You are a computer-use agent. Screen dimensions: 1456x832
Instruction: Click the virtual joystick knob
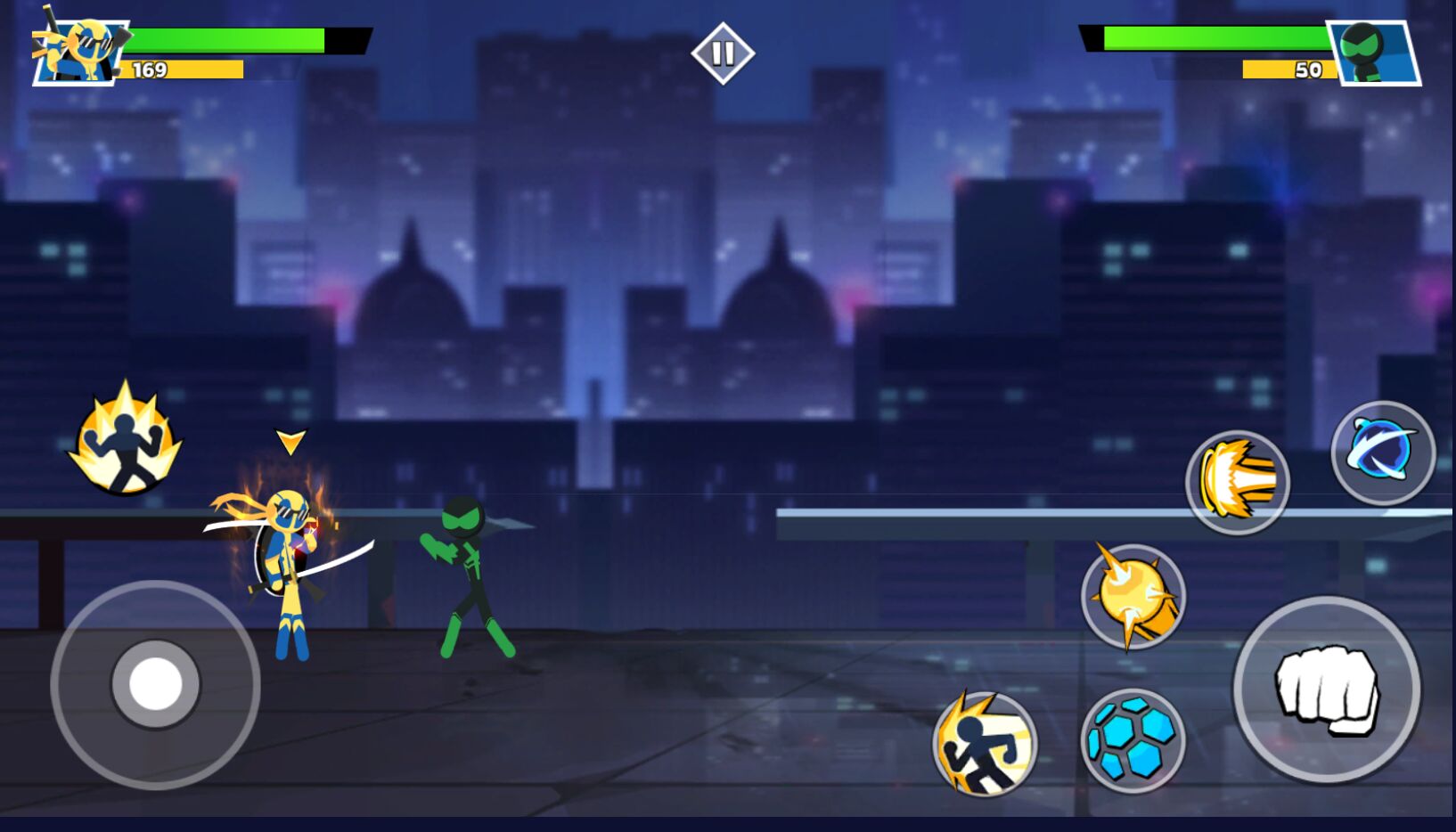156,684
